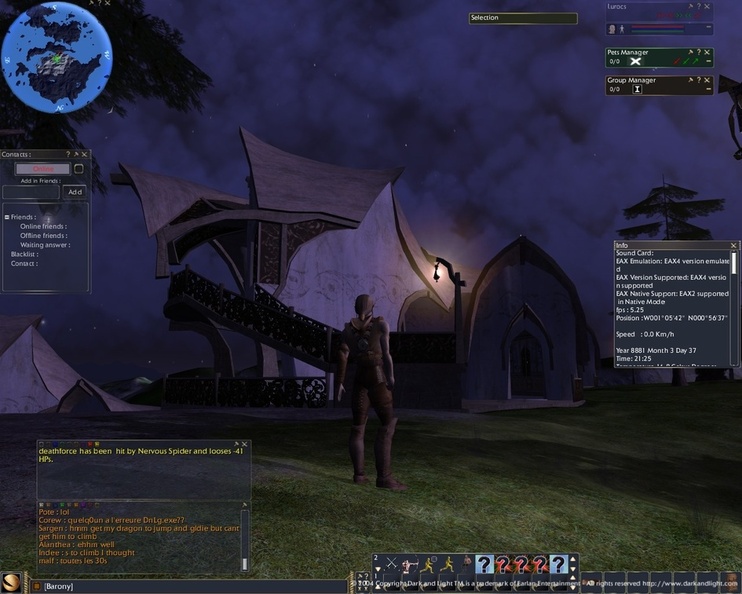Click the Add friend button

click(x=74, y=192)
